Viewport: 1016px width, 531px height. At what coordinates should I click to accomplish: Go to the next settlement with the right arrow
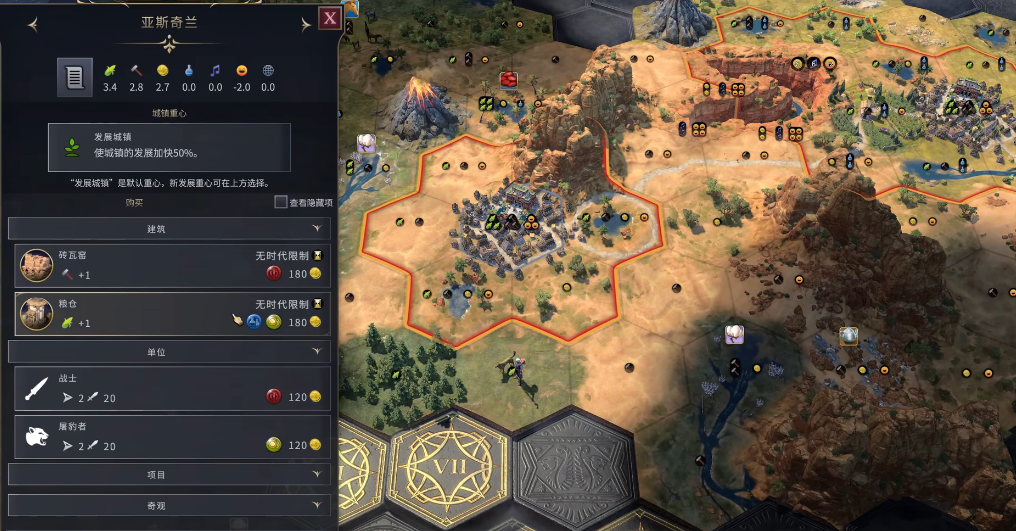[x=305, y=24]
